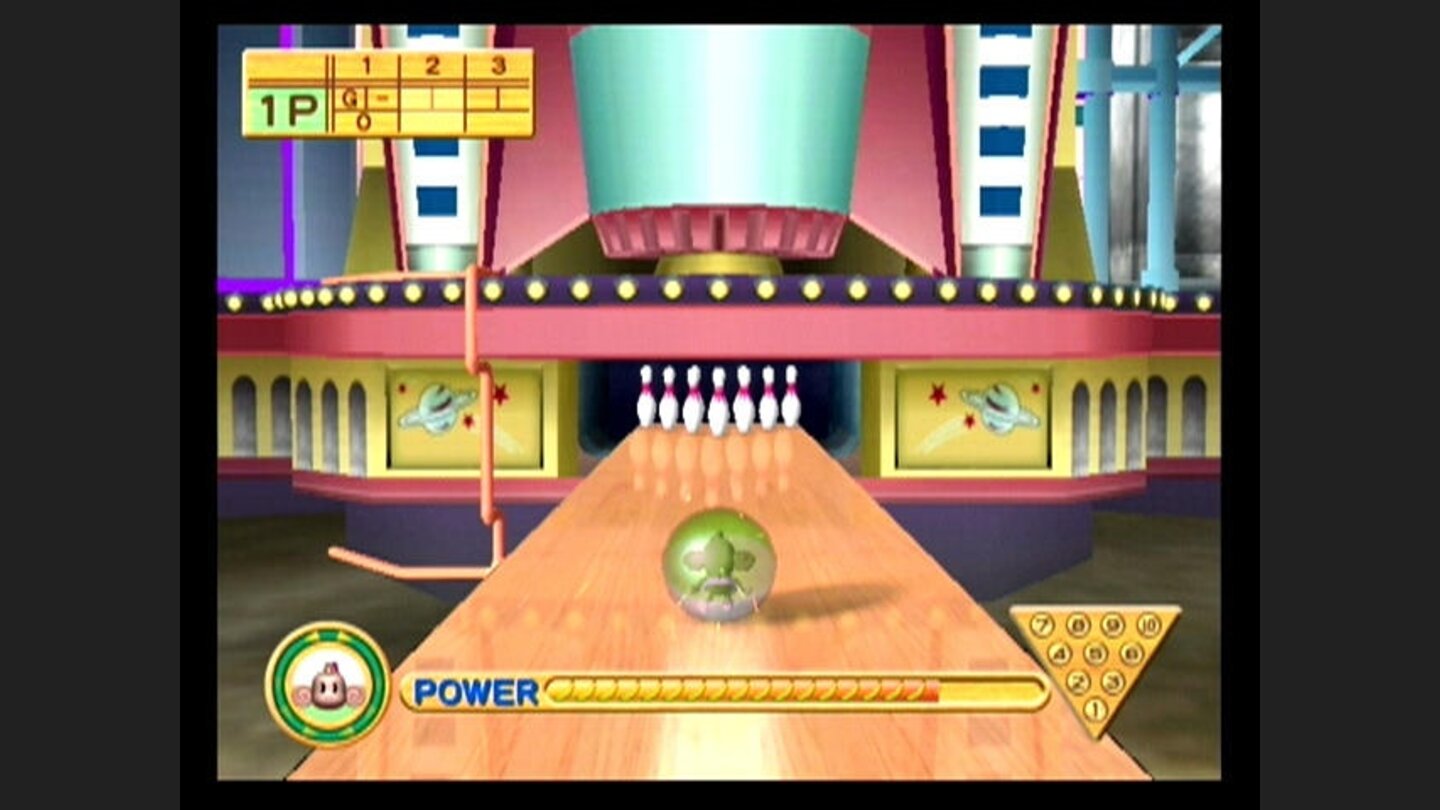Click the dash mark in frame 1
This screenshot has width=1440, height=810.
pos(383,98)
